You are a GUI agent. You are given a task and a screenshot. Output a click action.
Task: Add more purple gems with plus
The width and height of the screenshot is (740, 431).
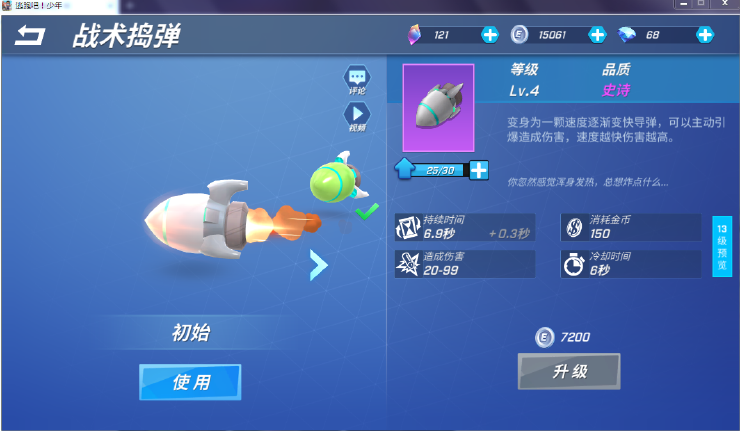tap(490, 35)
